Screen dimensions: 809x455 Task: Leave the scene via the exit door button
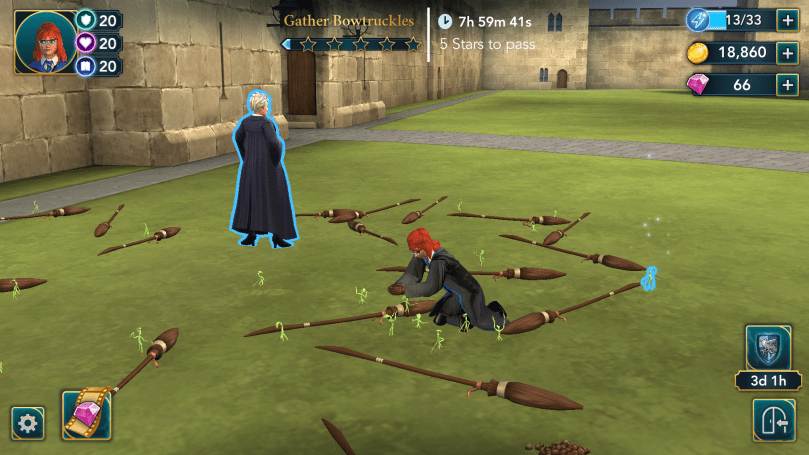point(775,423)
